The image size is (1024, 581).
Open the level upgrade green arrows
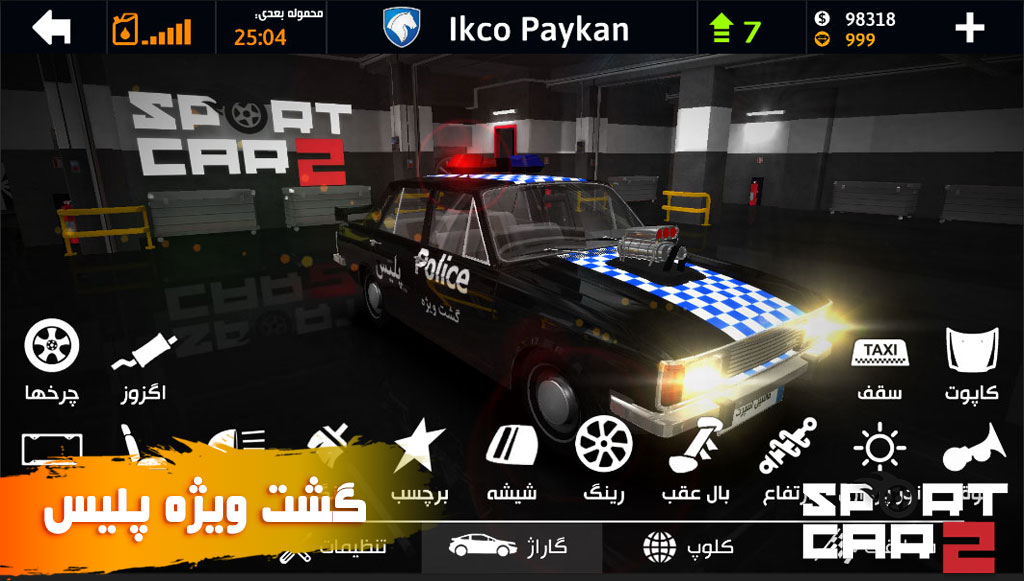click(733, 29)
